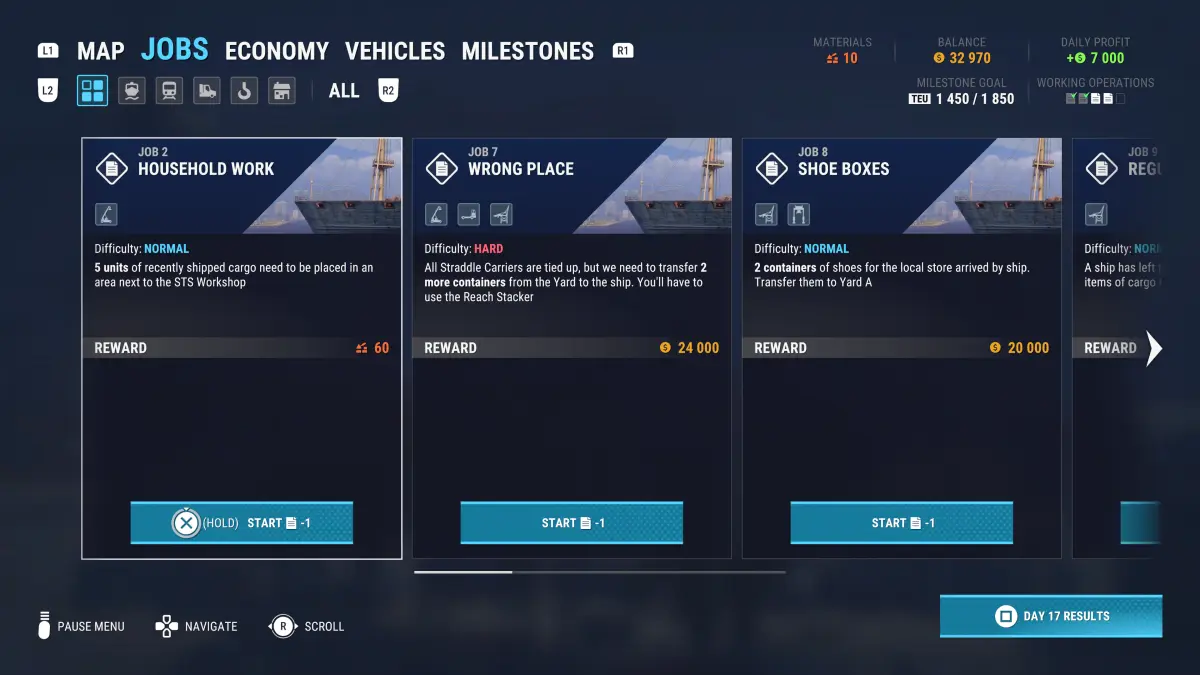
Task: Select the all-categories grid filter
Action: (93, 91)
